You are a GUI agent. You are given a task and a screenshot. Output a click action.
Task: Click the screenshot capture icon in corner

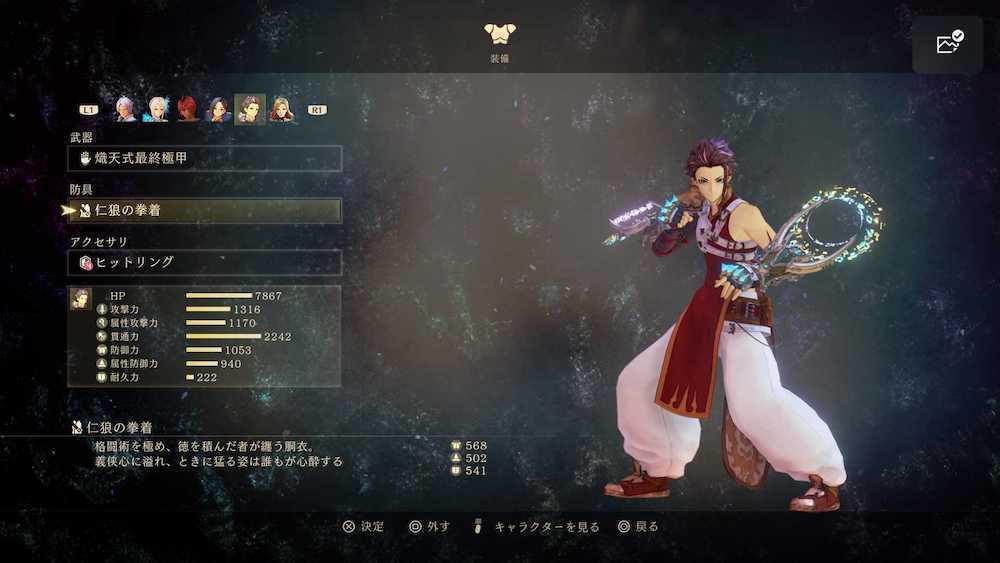point(948,44)
